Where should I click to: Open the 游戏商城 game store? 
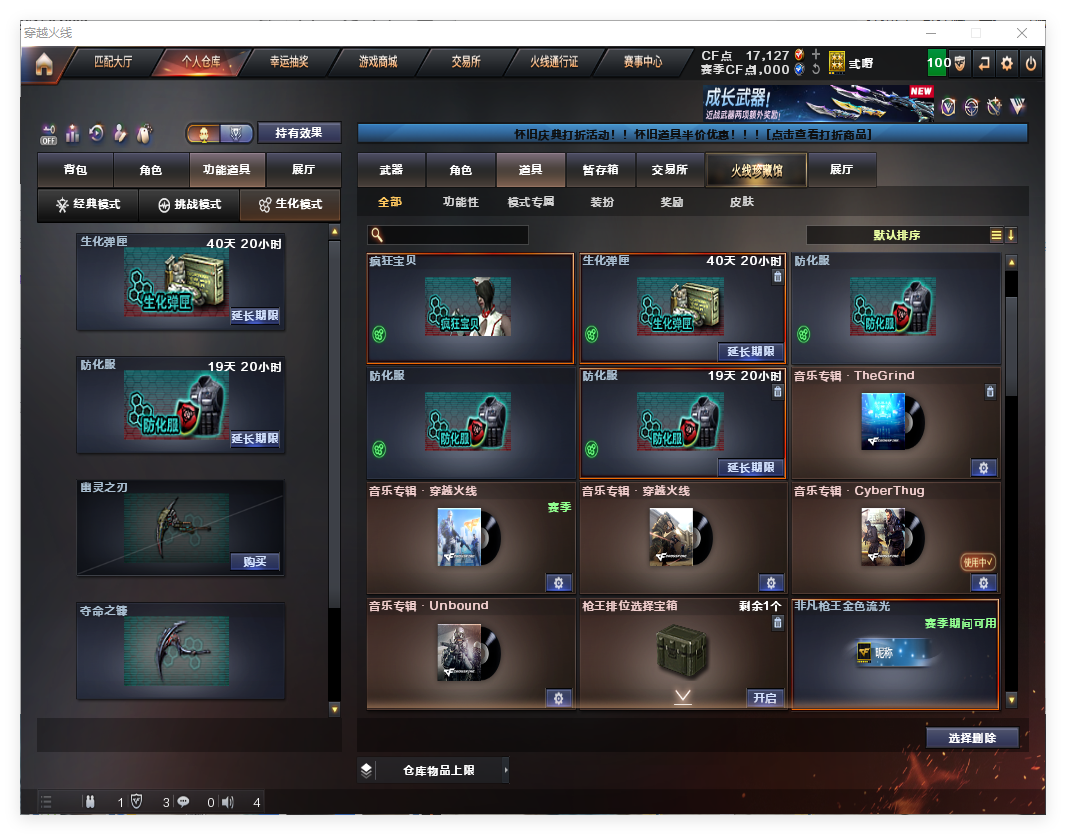click(378, 62)
